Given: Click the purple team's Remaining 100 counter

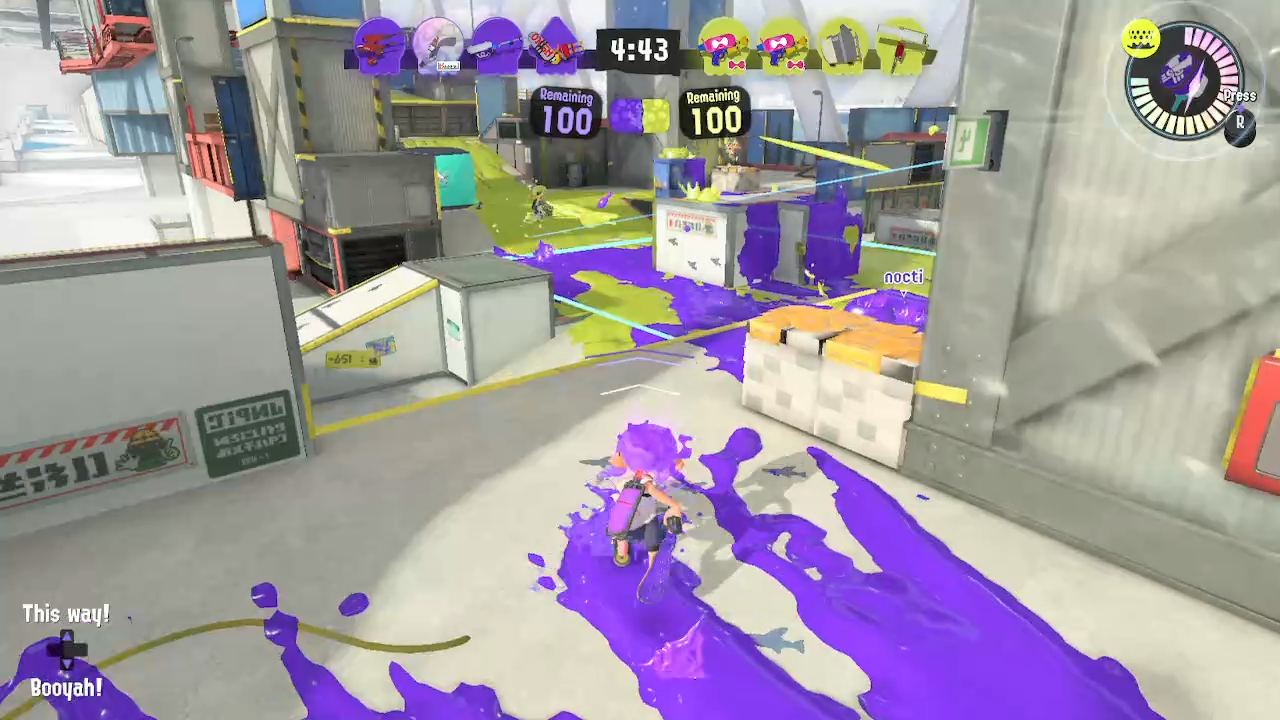Looking at the screenshot, I should coord(565,114).
